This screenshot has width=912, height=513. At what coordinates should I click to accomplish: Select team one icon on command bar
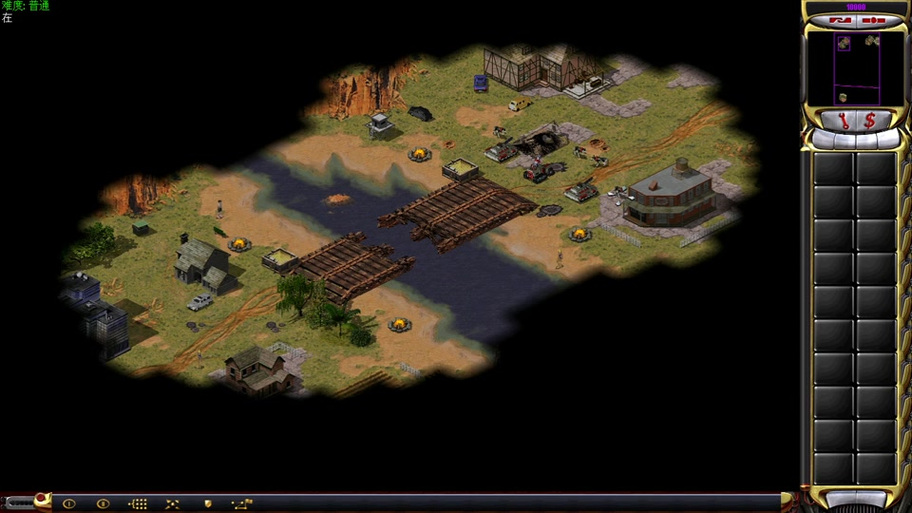(x=69, y=504)
